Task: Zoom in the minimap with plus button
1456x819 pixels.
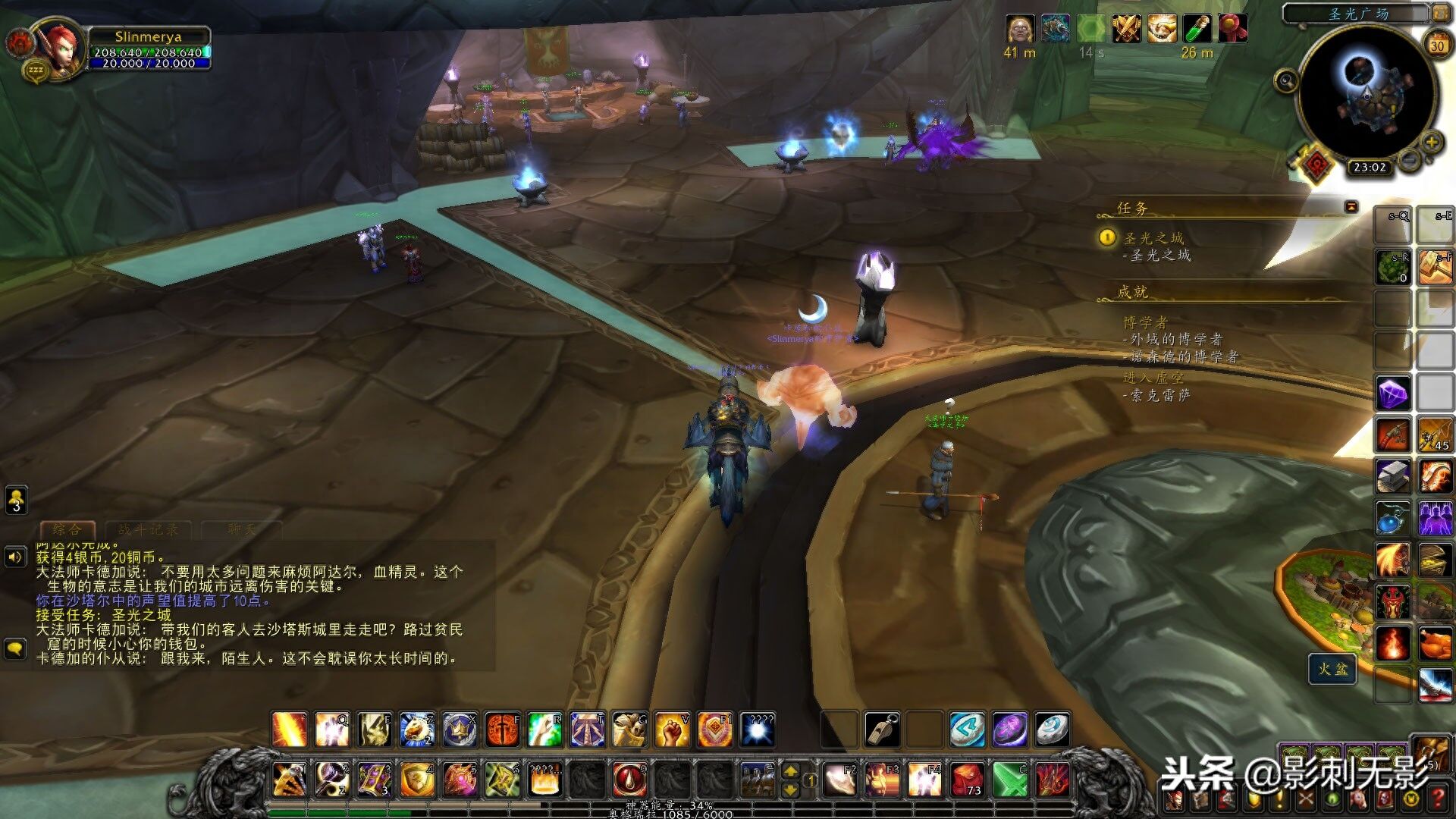Action: [1431, 142]
